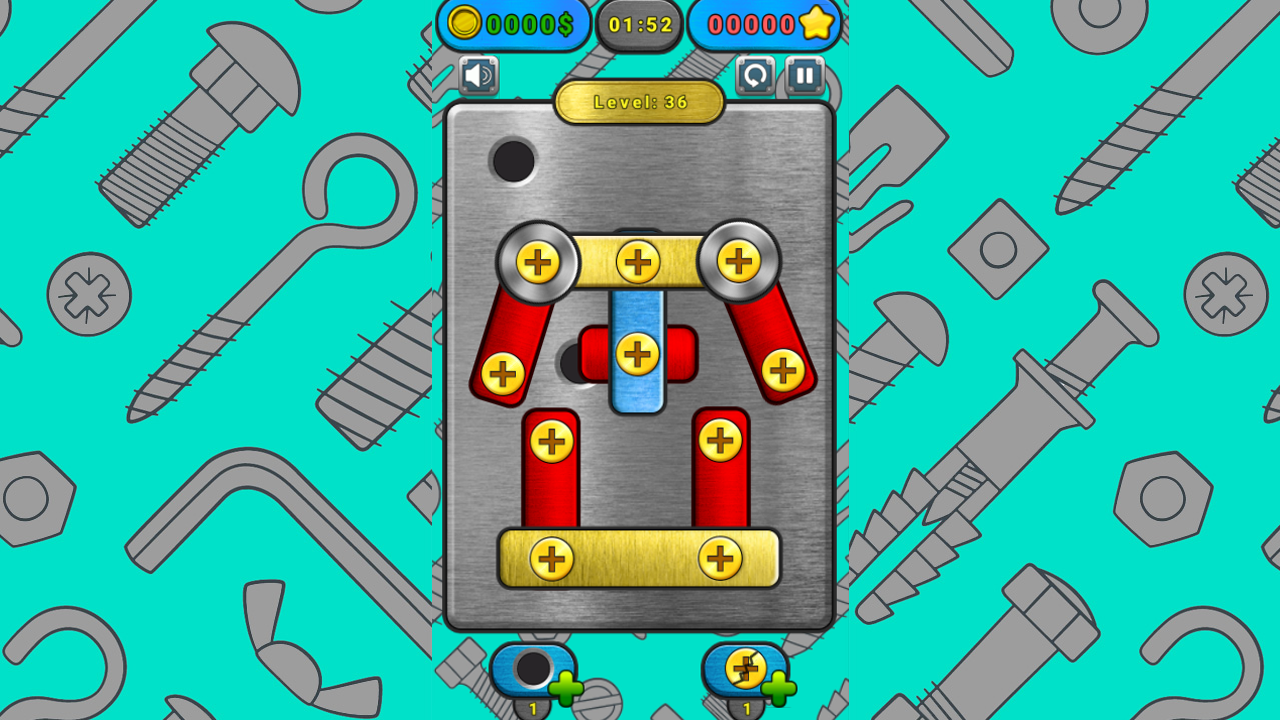This screenshot has width=1280, height=720.
Task: Mute the game sound
Action: tap(477, 74)
